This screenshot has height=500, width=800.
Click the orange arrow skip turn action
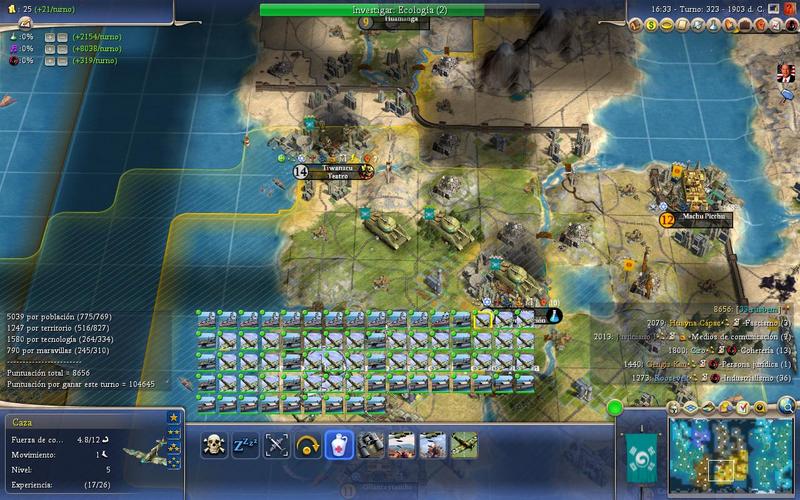pyautogui.click(x=307, y=444)
